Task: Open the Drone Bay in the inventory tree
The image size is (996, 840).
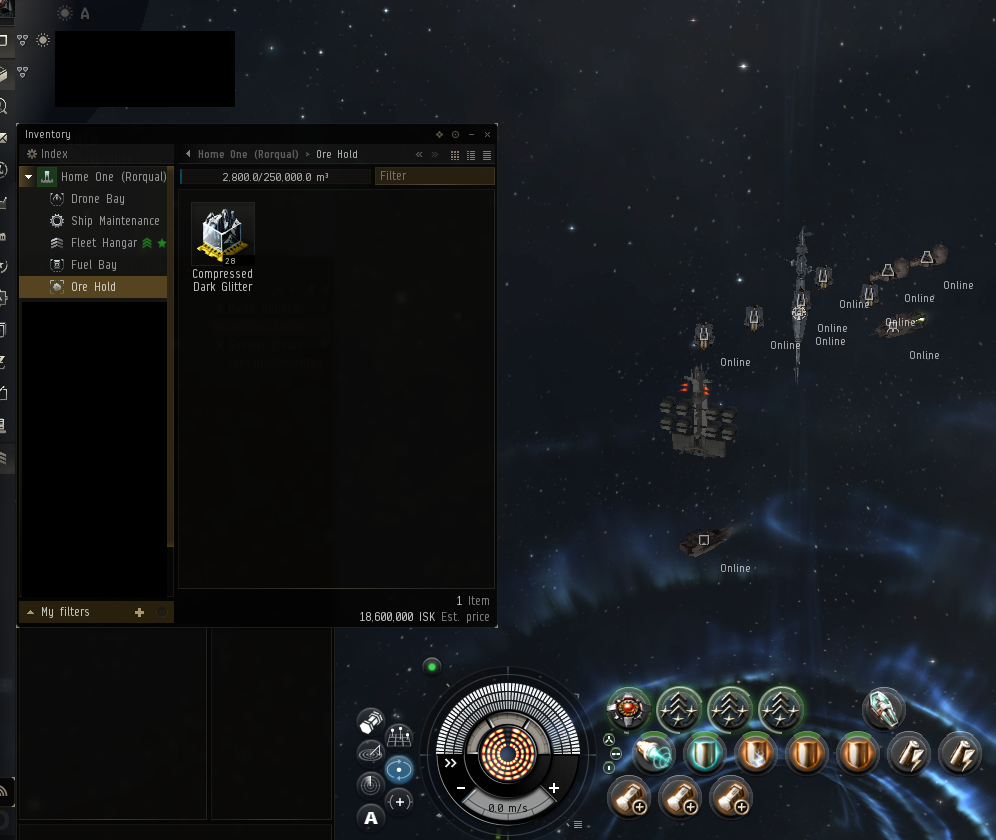Action: (x=97, y=199)
